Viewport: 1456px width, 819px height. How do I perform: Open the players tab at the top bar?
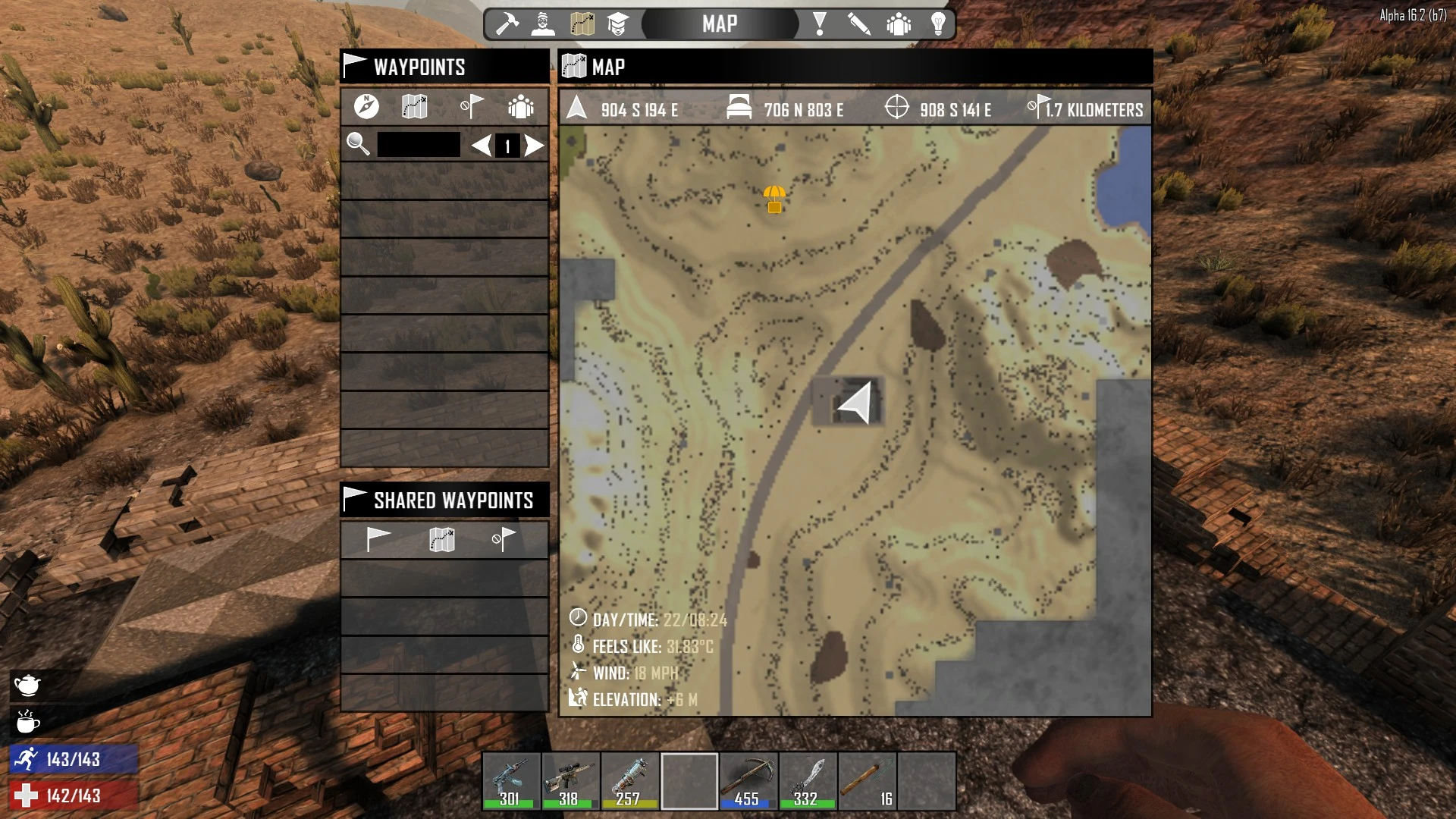click(x=899, y=24)
